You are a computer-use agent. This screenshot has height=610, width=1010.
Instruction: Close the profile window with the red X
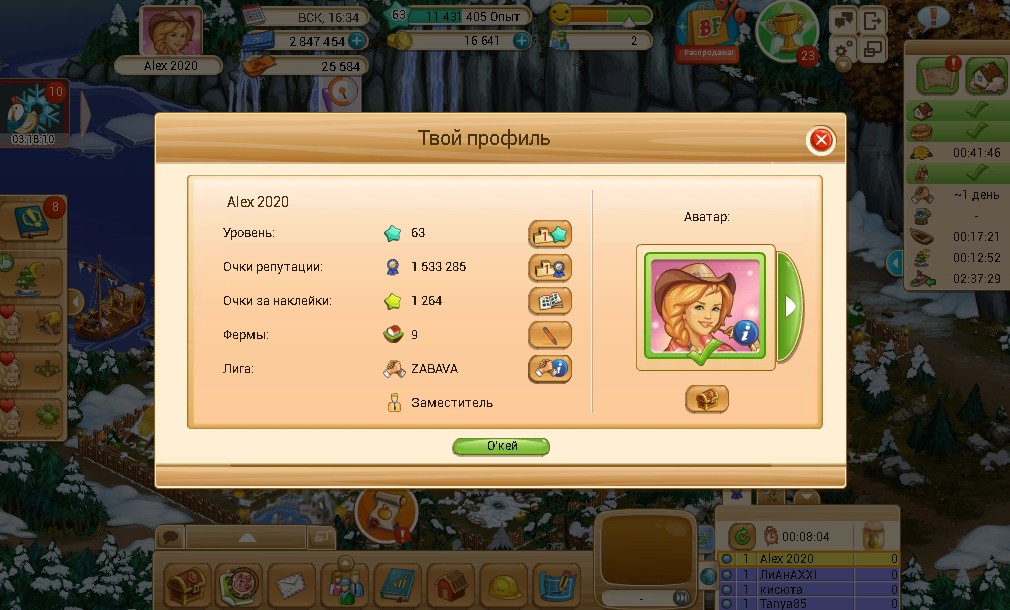pyautogui.click(x=821, y=140)
